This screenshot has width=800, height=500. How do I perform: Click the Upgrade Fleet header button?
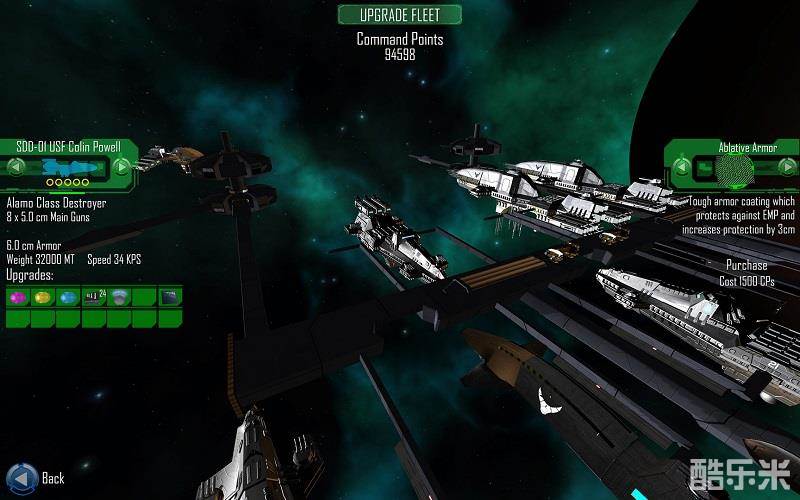tap(400, 14)
